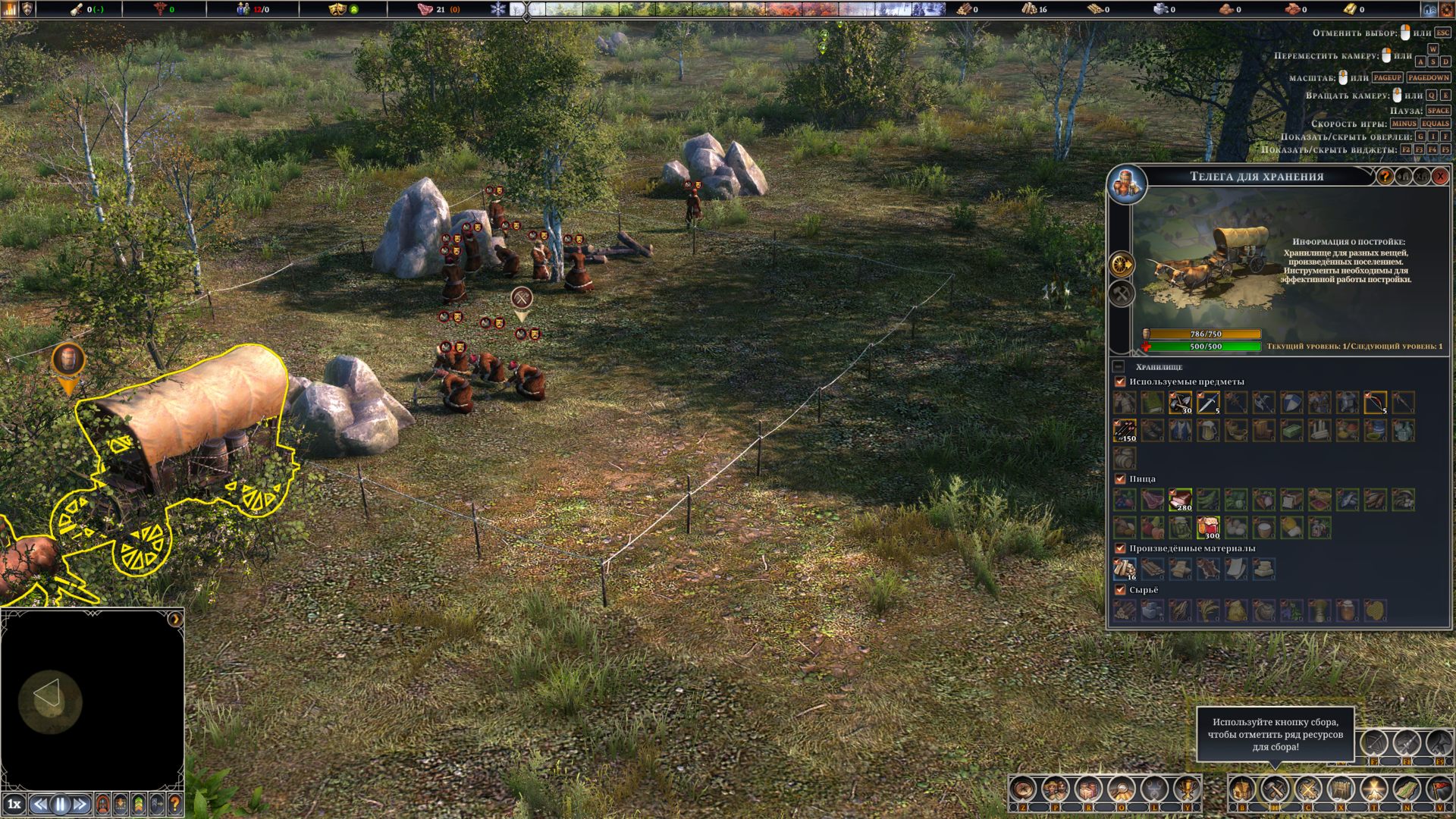Toggle the «Используемые предметы» checkbox
This screenshot has height=819, width=1456.
(x=1120, y=382)
